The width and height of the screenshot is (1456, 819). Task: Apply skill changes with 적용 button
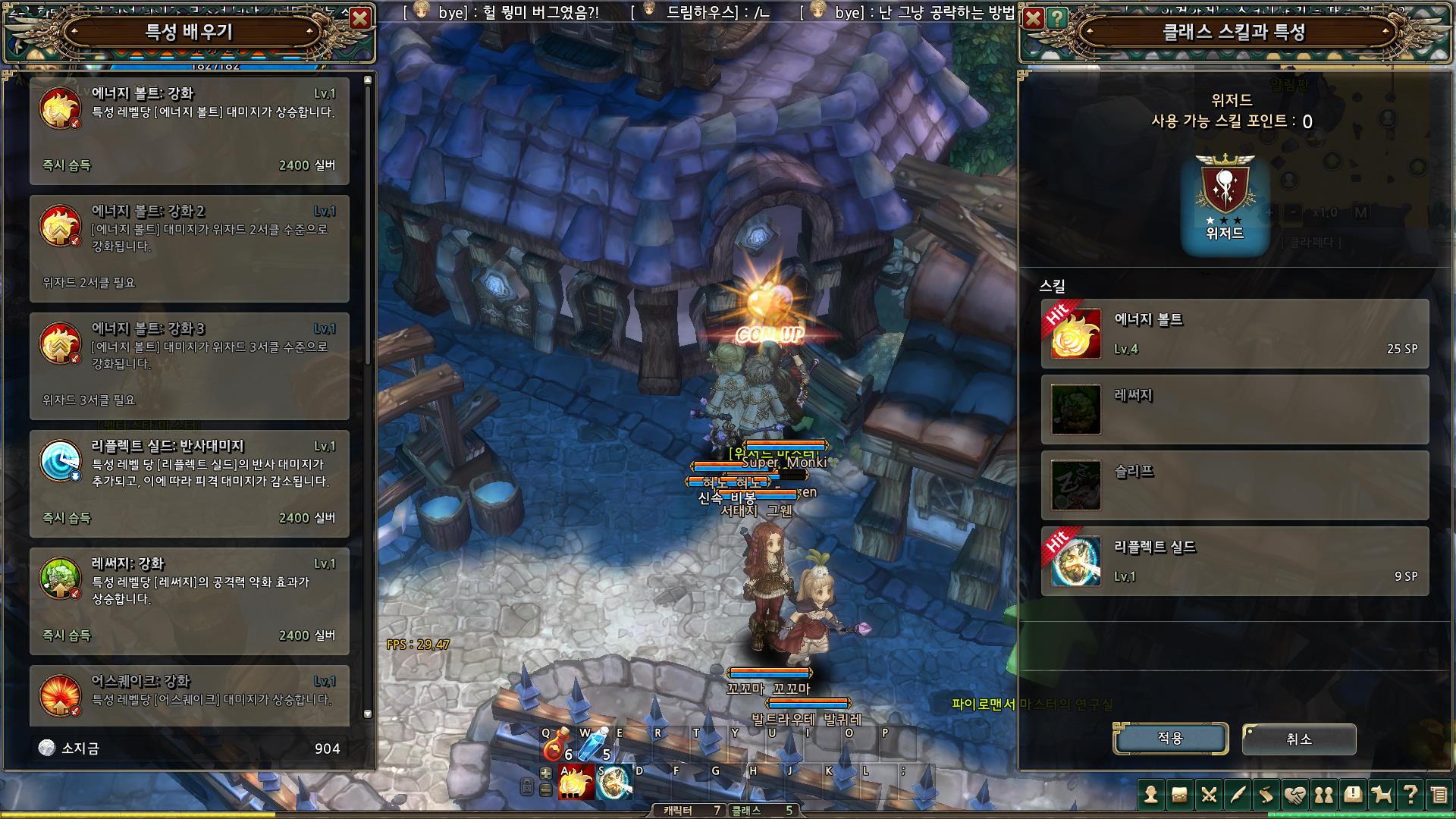pyautogui.click(x=1170, y=738)
